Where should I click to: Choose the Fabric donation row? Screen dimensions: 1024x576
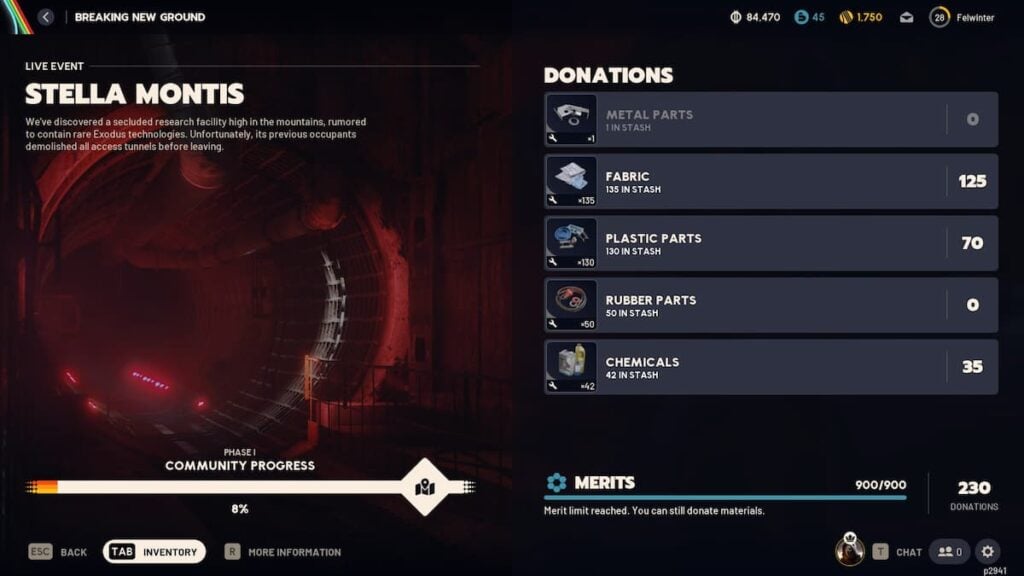(770, 182)
